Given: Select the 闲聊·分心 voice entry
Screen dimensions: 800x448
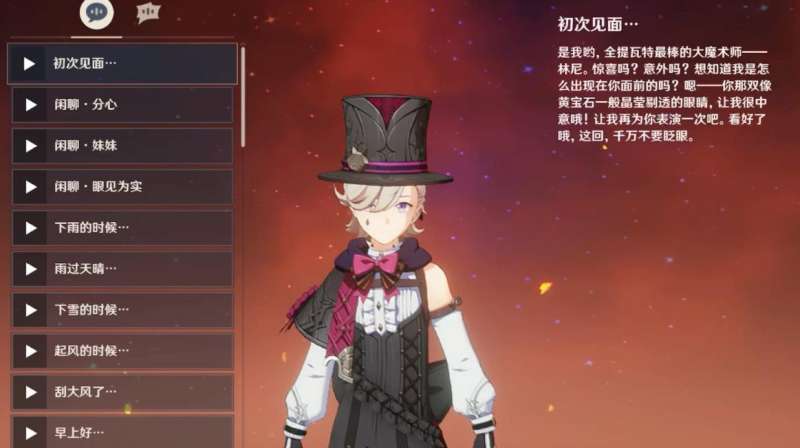Looking at the screenshot, I should tap(30, 104).
